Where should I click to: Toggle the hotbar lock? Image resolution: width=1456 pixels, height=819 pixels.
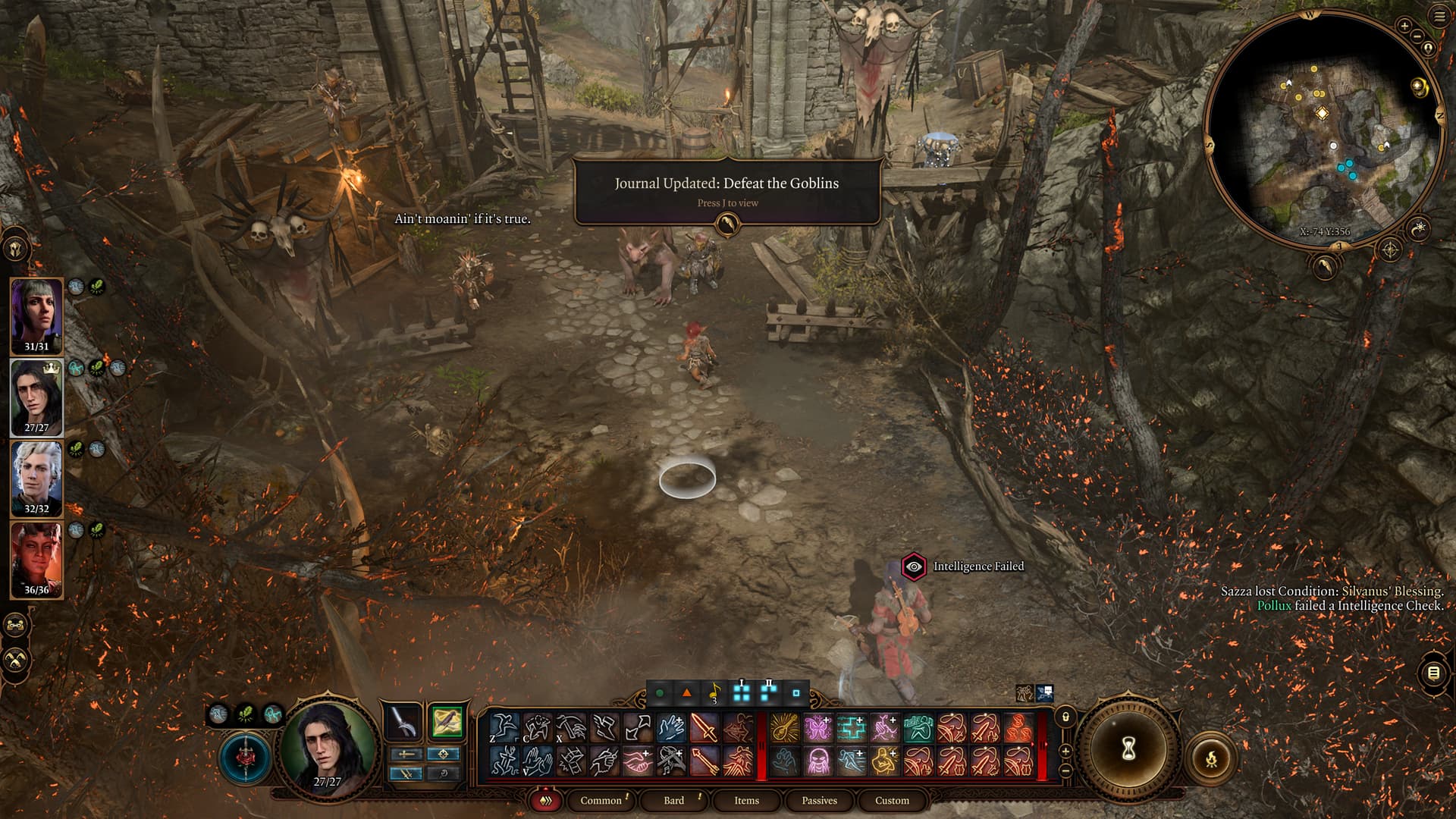(x=1065, y=717)
